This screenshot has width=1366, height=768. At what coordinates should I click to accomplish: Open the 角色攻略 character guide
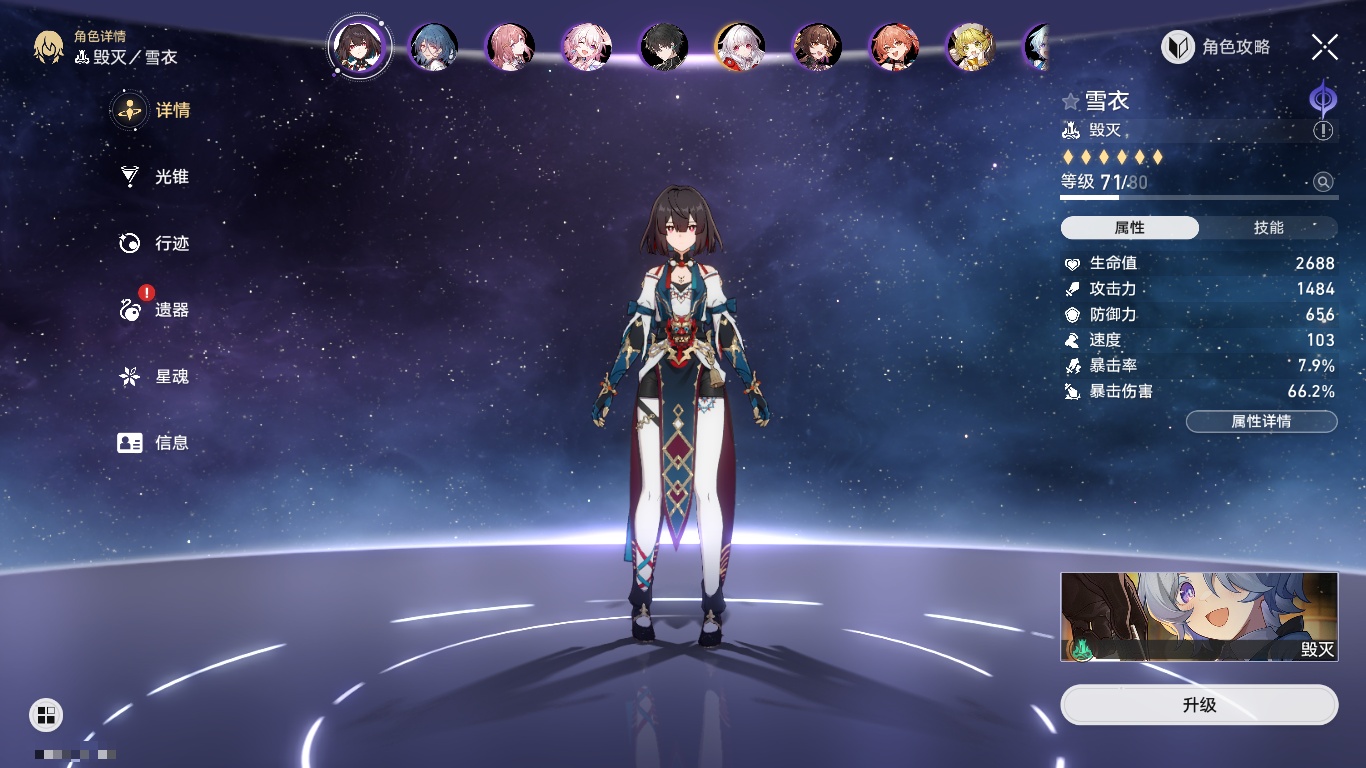point(1216,47)
